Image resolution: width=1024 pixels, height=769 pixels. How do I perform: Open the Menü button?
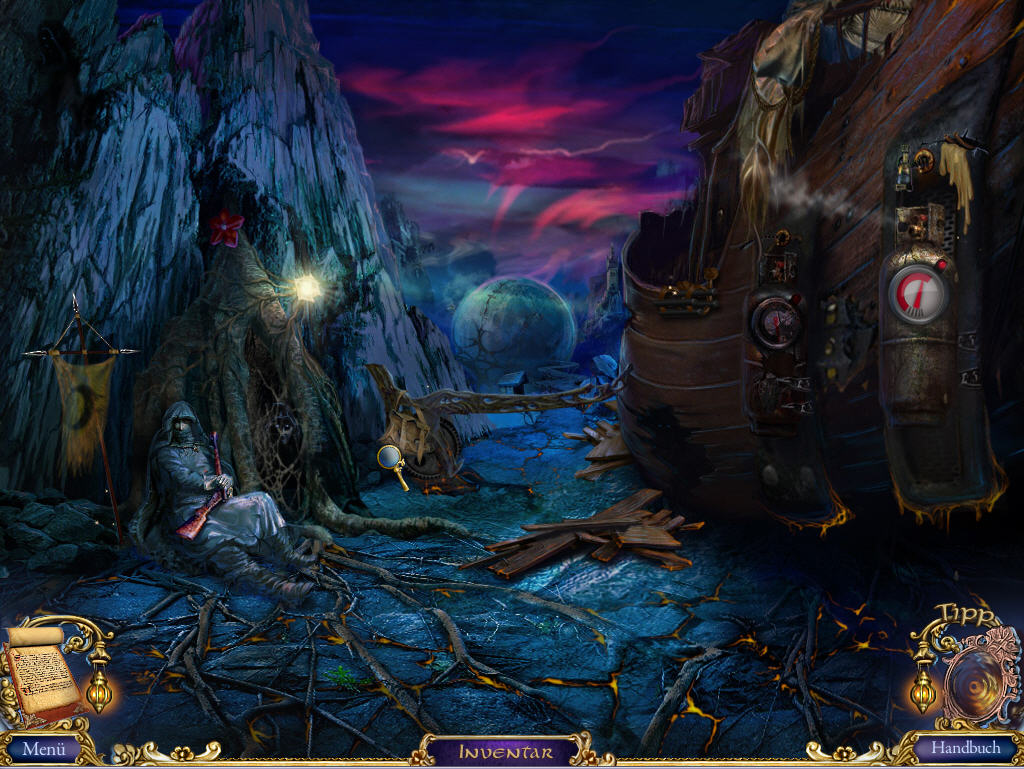click(x=44, y=748)
